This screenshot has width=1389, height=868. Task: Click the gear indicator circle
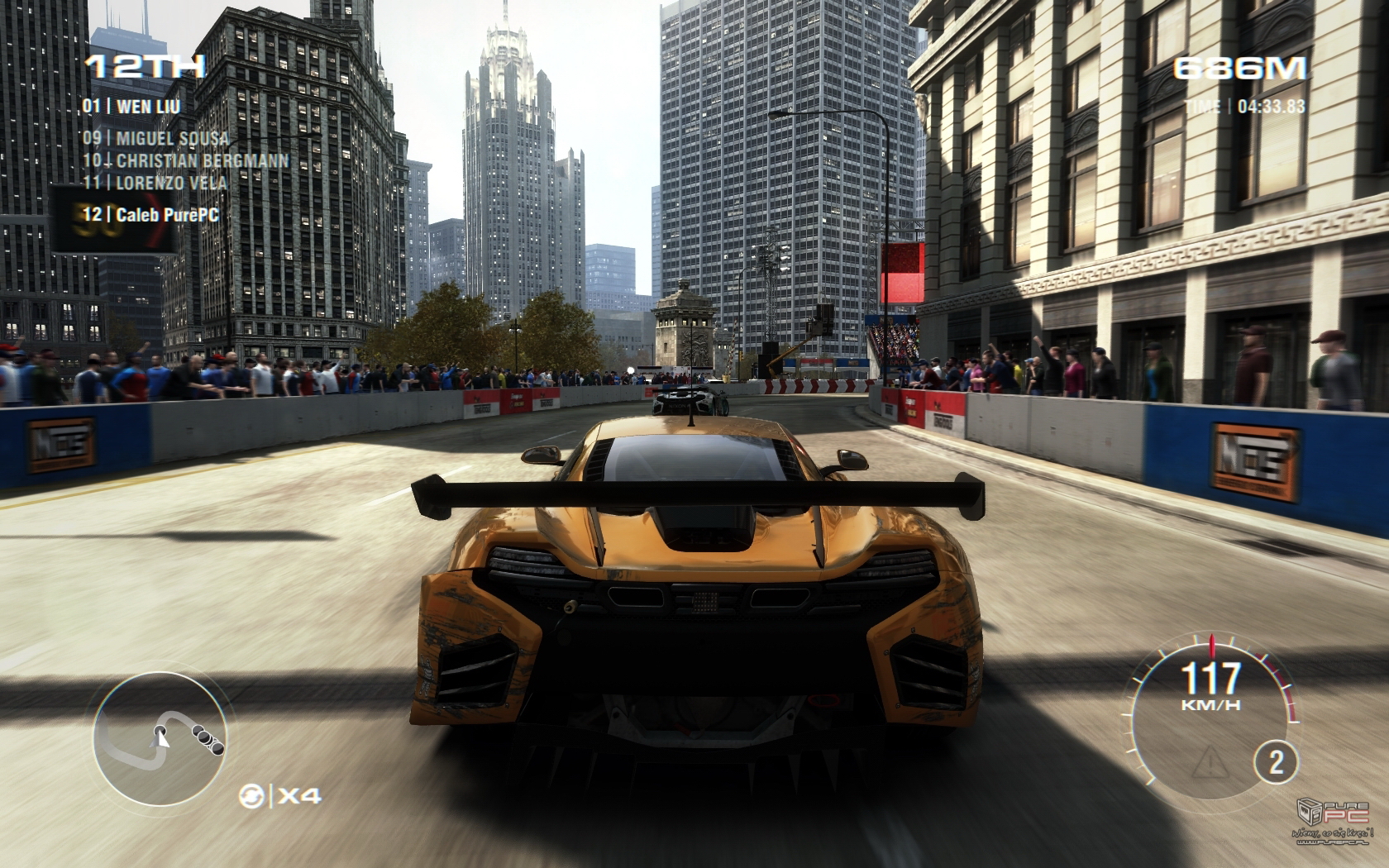1277,762
